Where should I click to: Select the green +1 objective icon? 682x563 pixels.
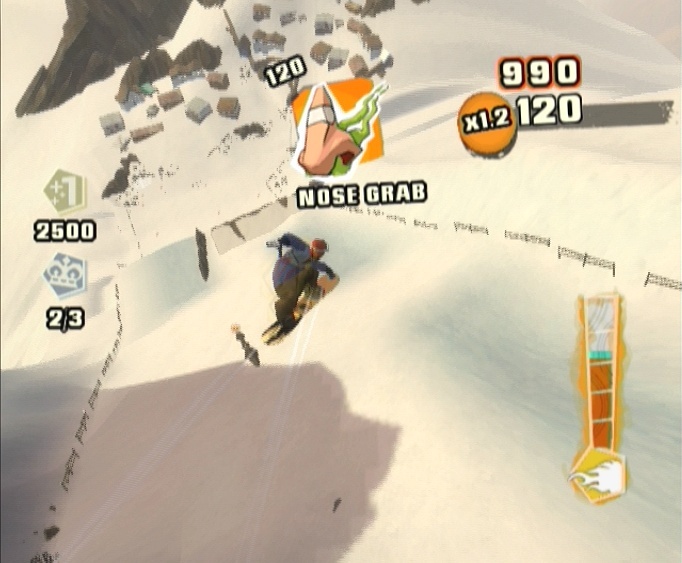[x=65, y=190]
